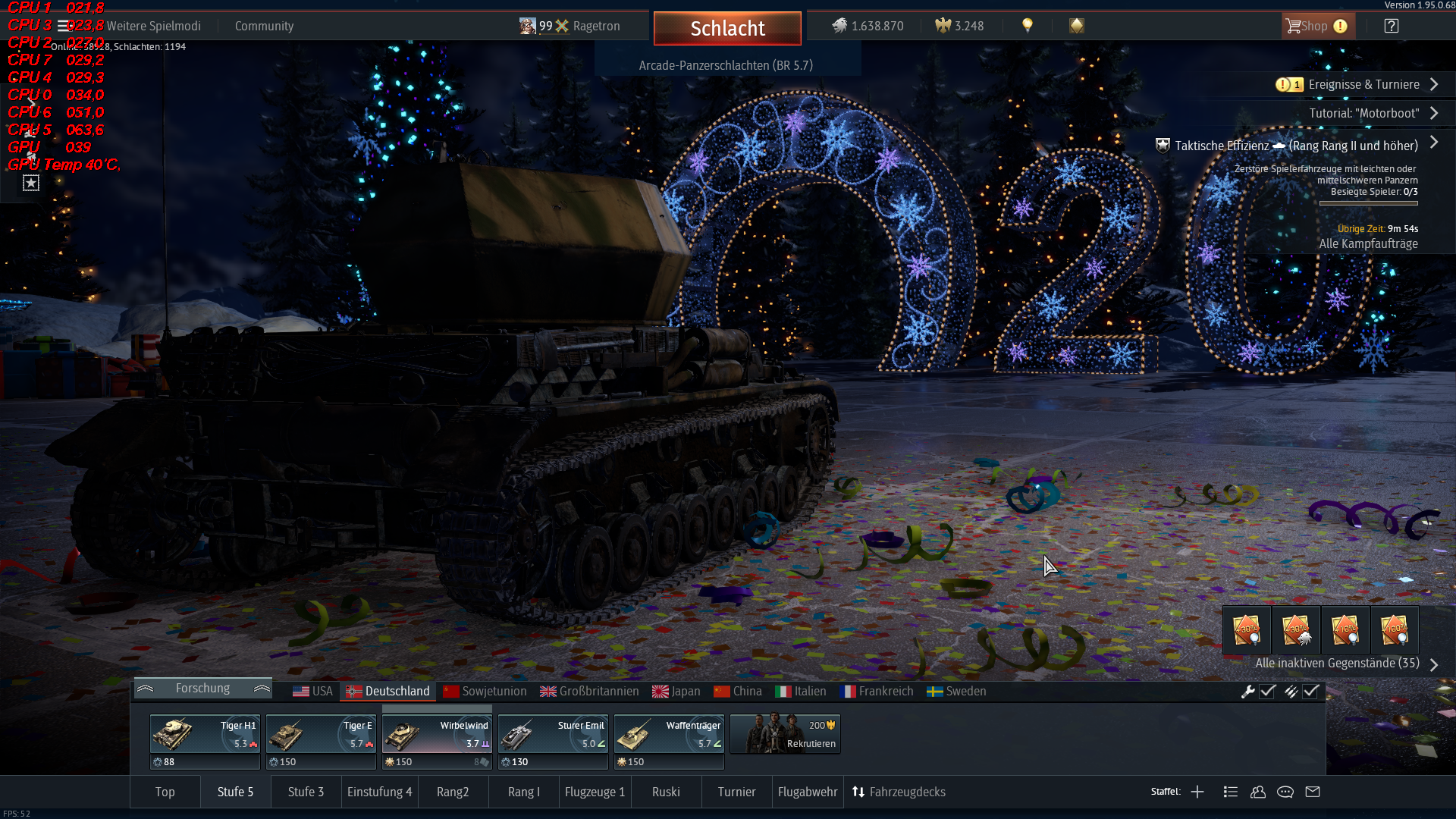The height and width of the screenshot is (819, 1456).
Task: Open the chat bubble icon
Action: 1285,792
